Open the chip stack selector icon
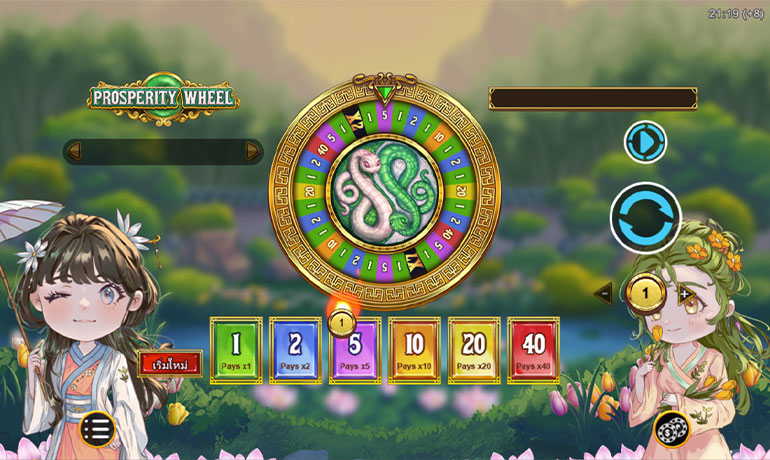 [x=672, y=430]
